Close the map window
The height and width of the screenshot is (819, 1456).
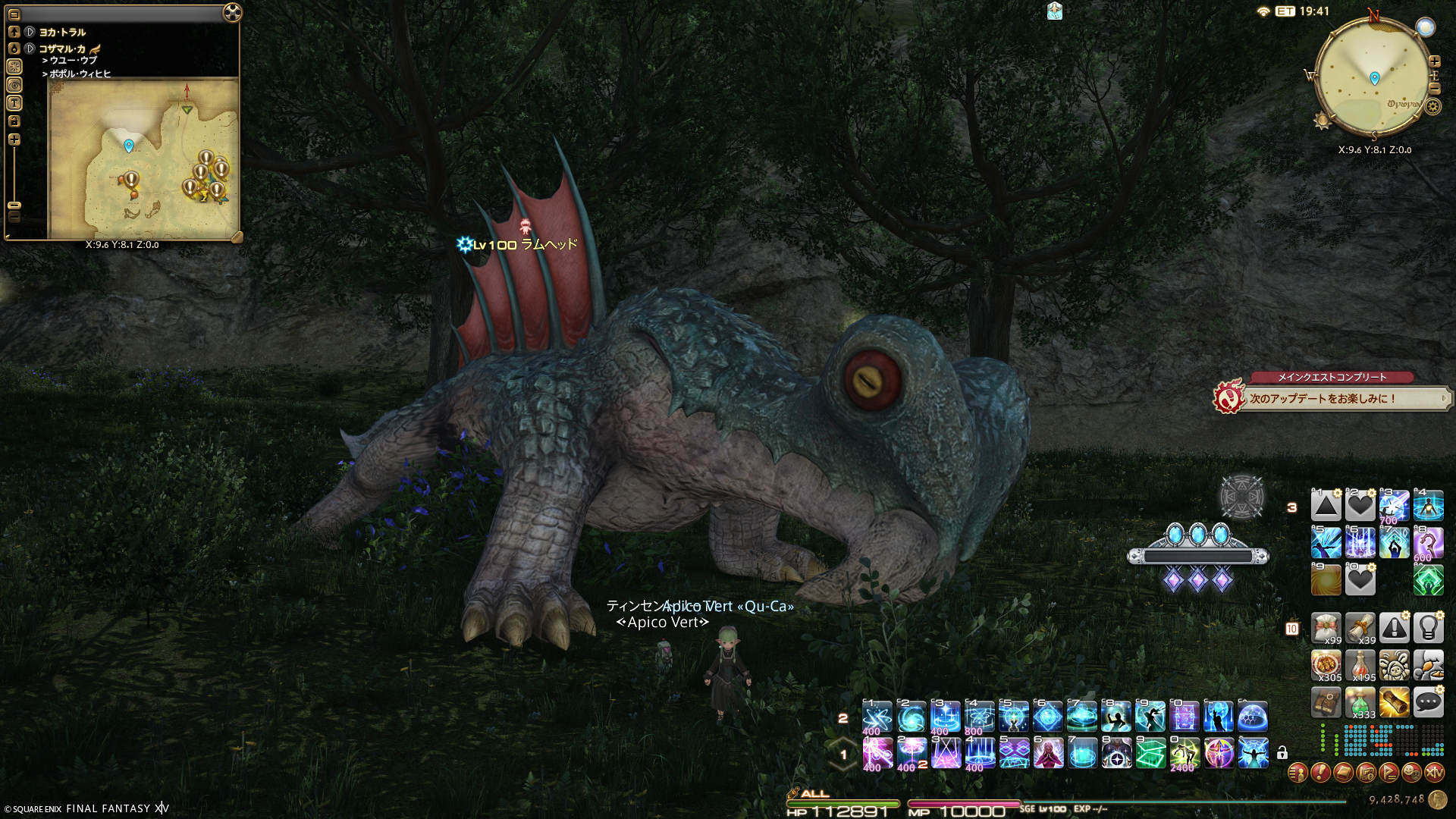(233, 13)
